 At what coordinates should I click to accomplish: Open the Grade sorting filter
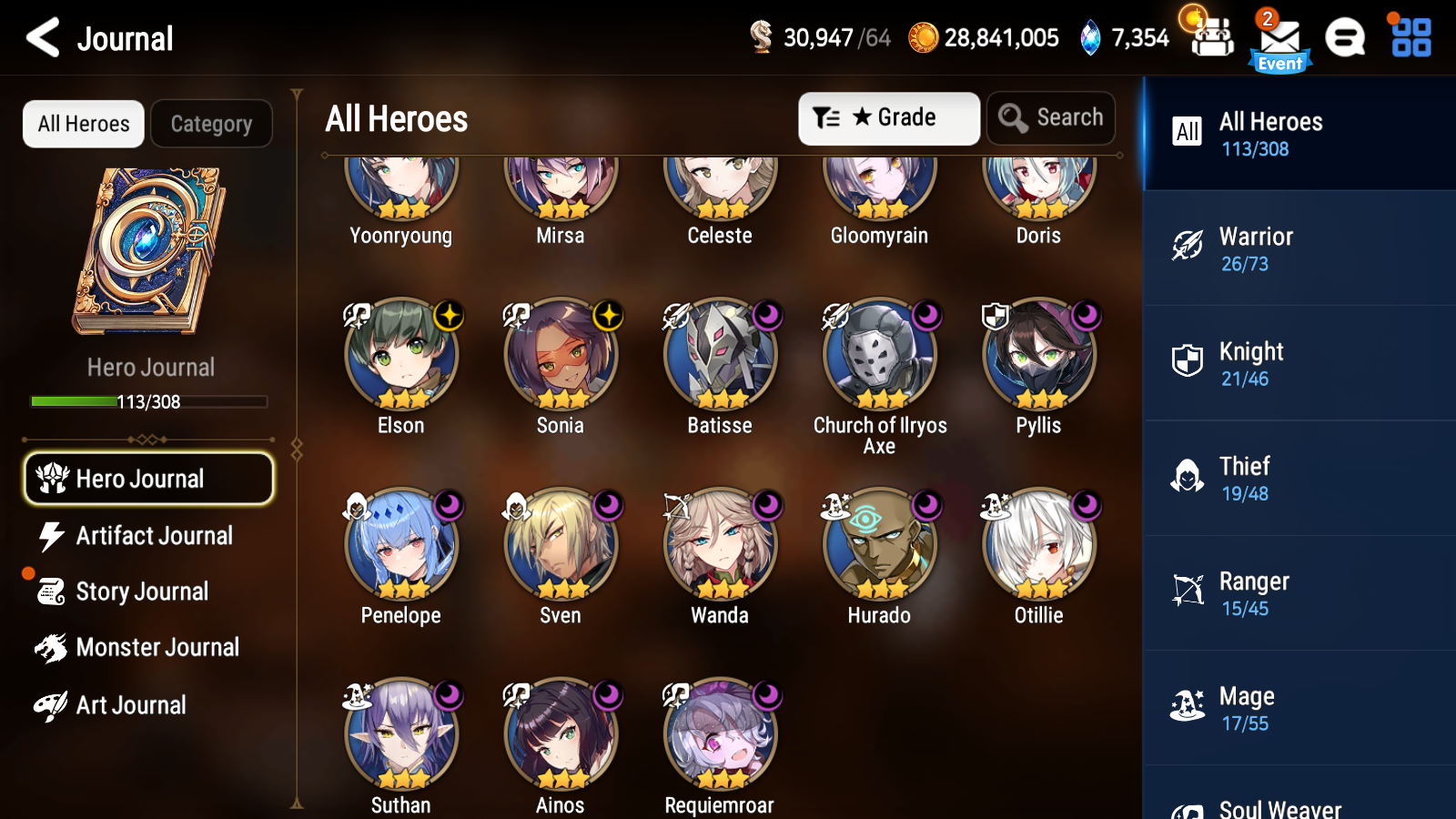[888, 117]
